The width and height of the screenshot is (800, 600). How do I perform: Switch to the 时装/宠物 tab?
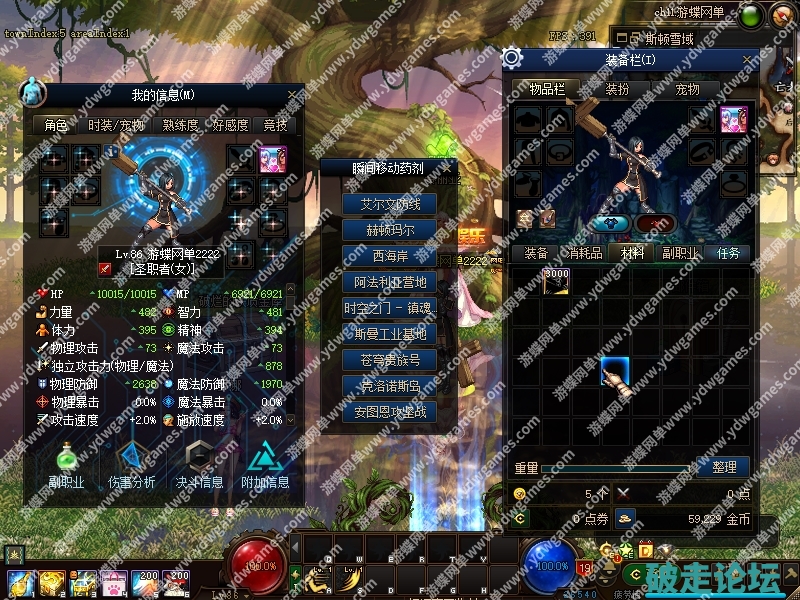pos(116,126)
